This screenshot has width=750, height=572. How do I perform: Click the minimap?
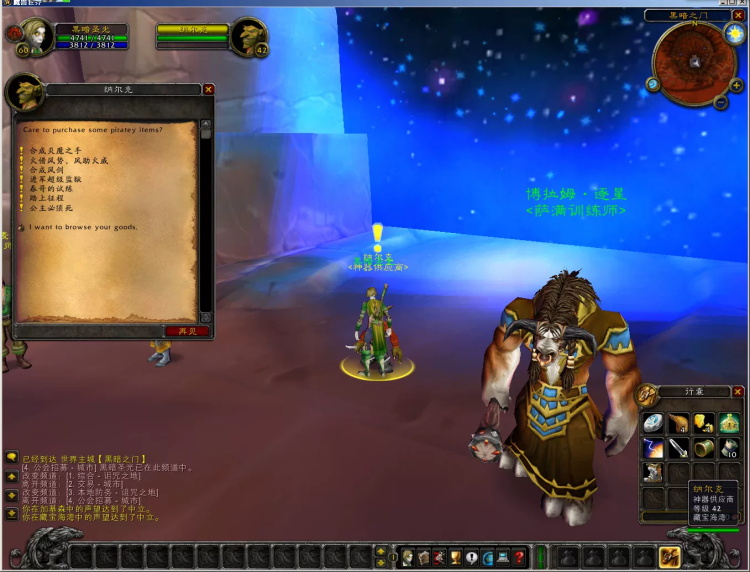[x=694, y=62]
